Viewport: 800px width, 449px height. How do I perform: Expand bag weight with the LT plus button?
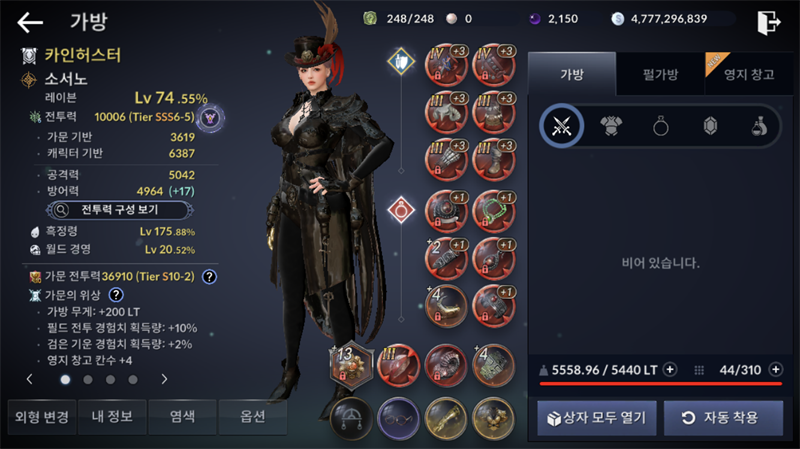pos(670,369)
